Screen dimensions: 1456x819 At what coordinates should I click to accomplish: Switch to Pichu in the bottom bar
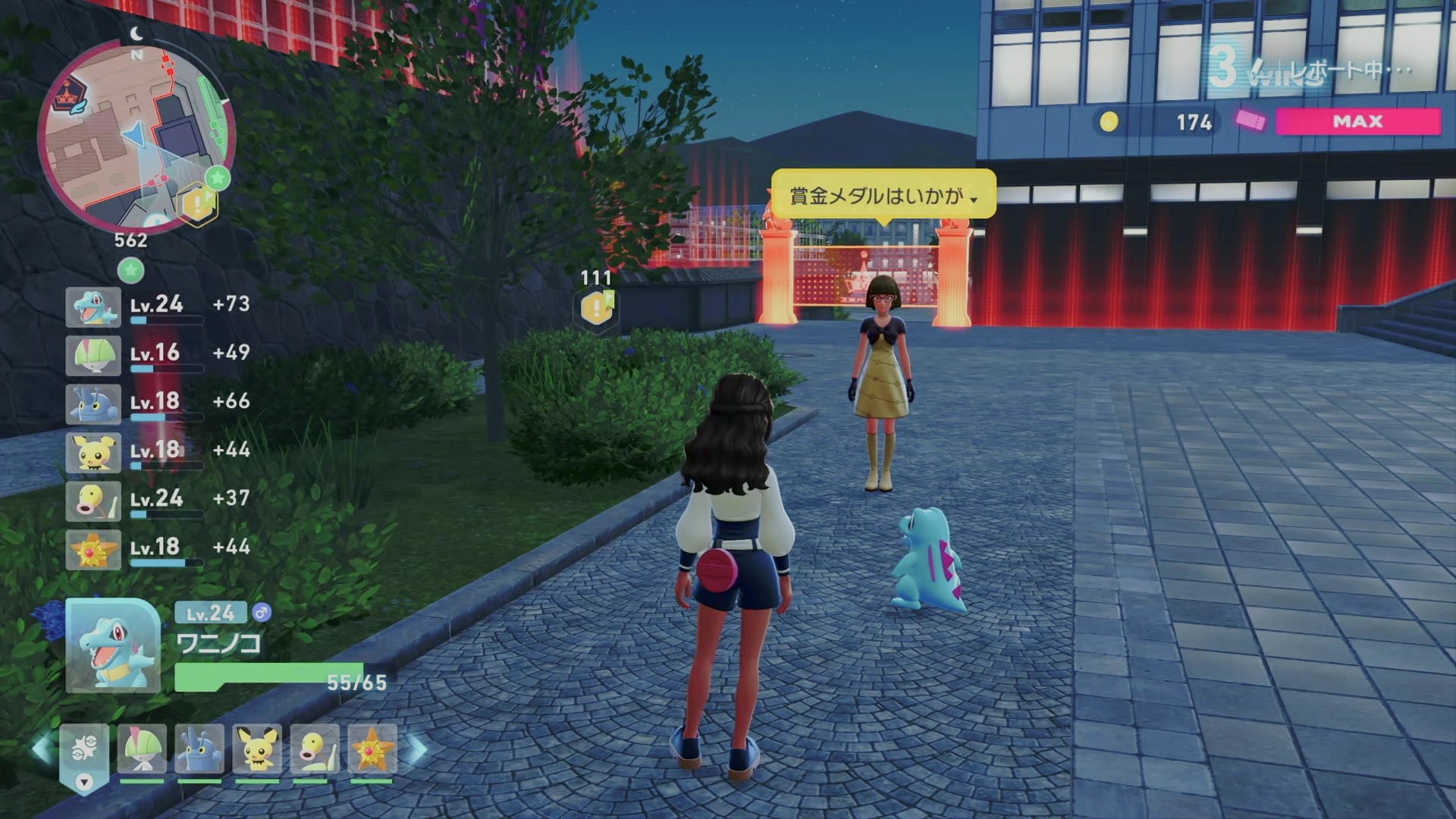tap(257, 749)
